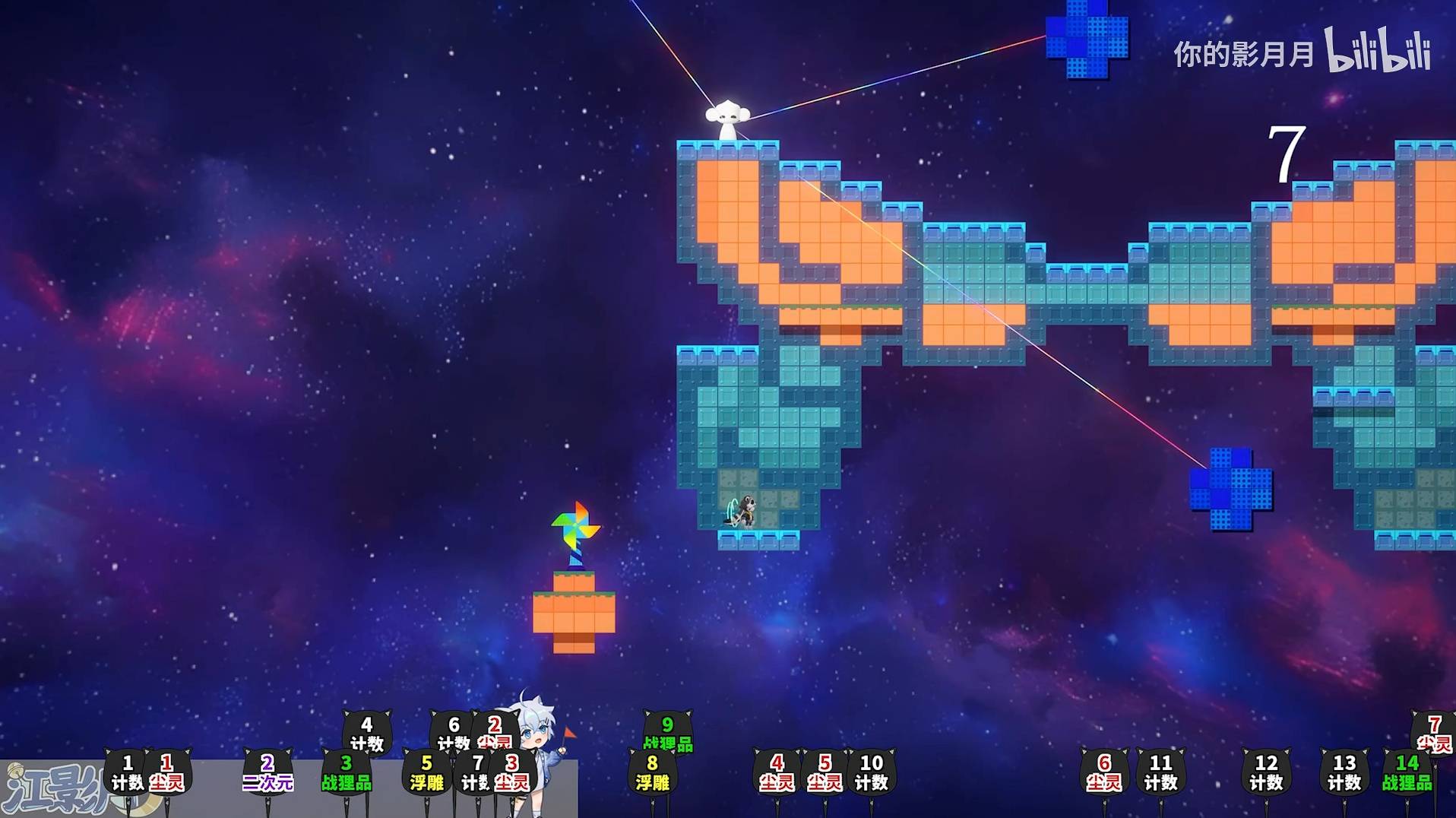Jump to the green "9 战狸品" marker
The width and height of the screenshot is (1456, 818).
point(667,734)
